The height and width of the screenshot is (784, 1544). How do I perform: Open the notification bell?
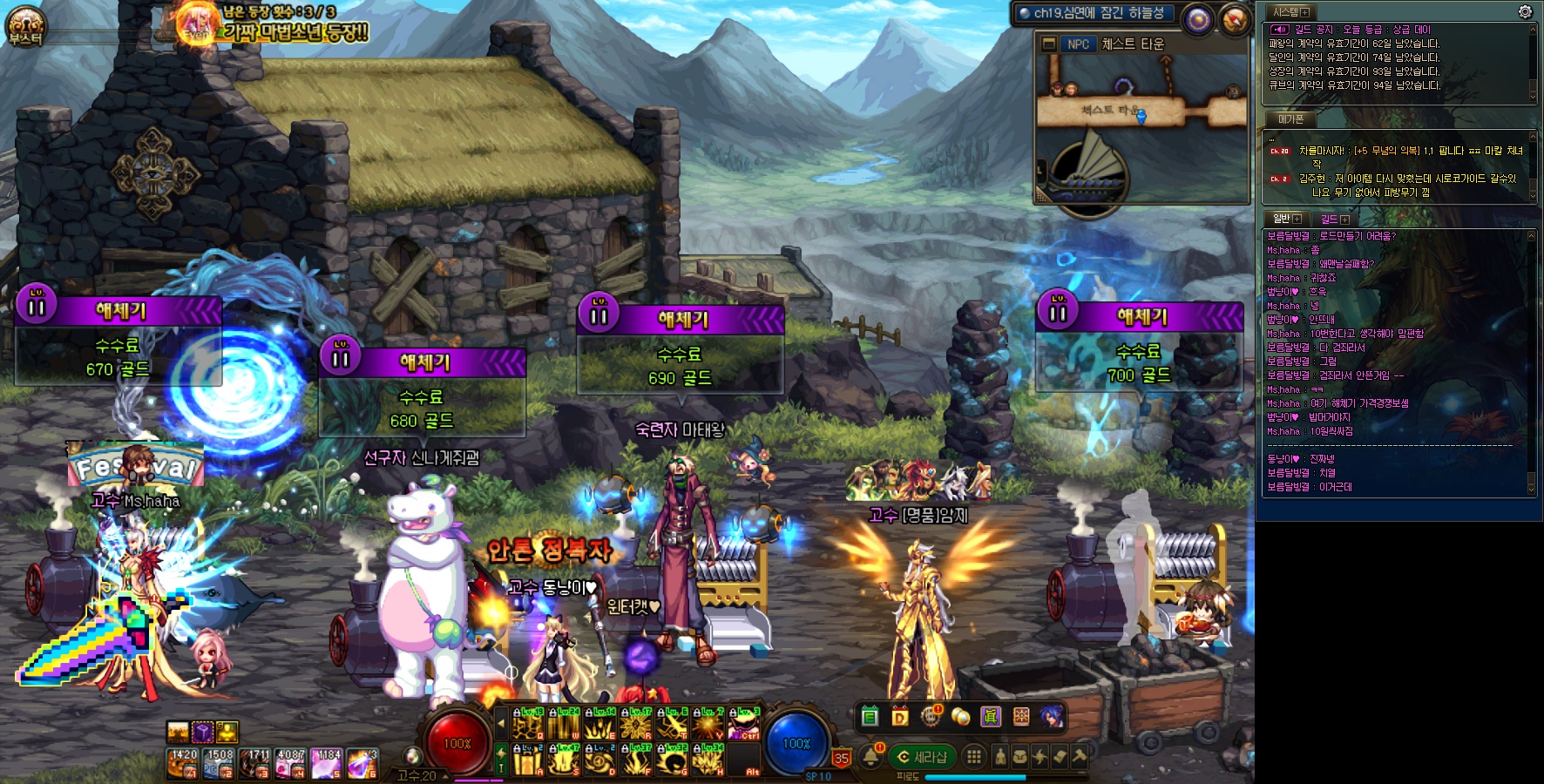[870, 757]
